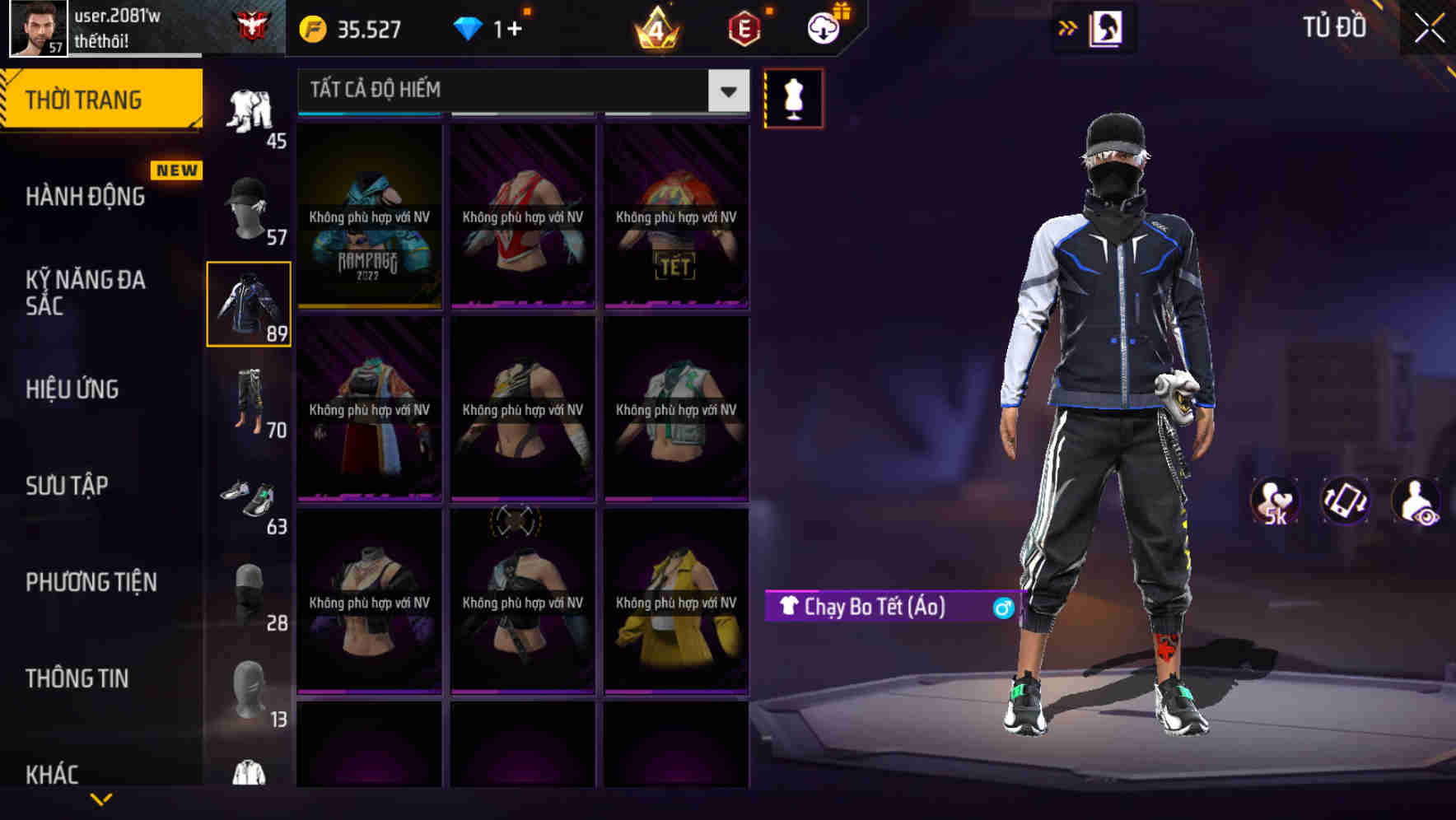Select the yellow outfit thumbnail in the grid
Image resolution: width=1456 pixels, height=820 pixels.
click(675, 601)
